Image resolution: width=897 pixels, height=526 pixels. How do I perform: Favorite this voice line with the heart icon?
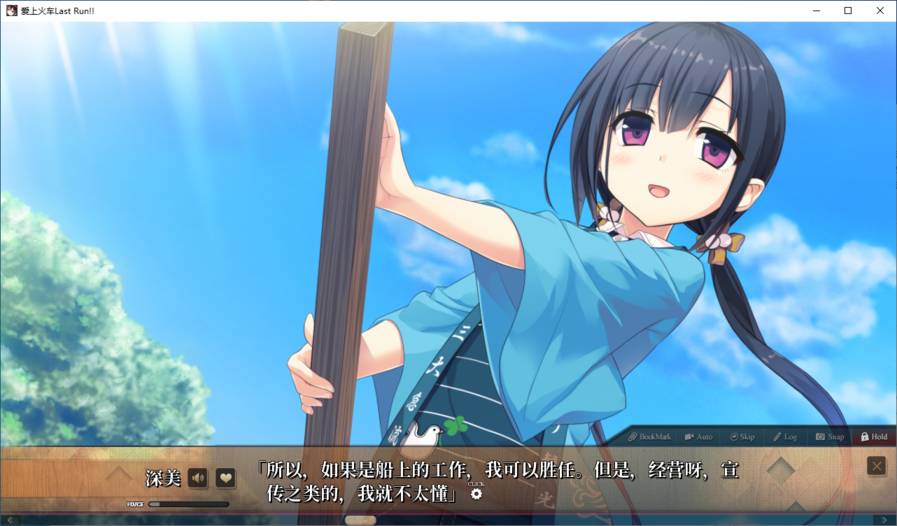point(225,478)
